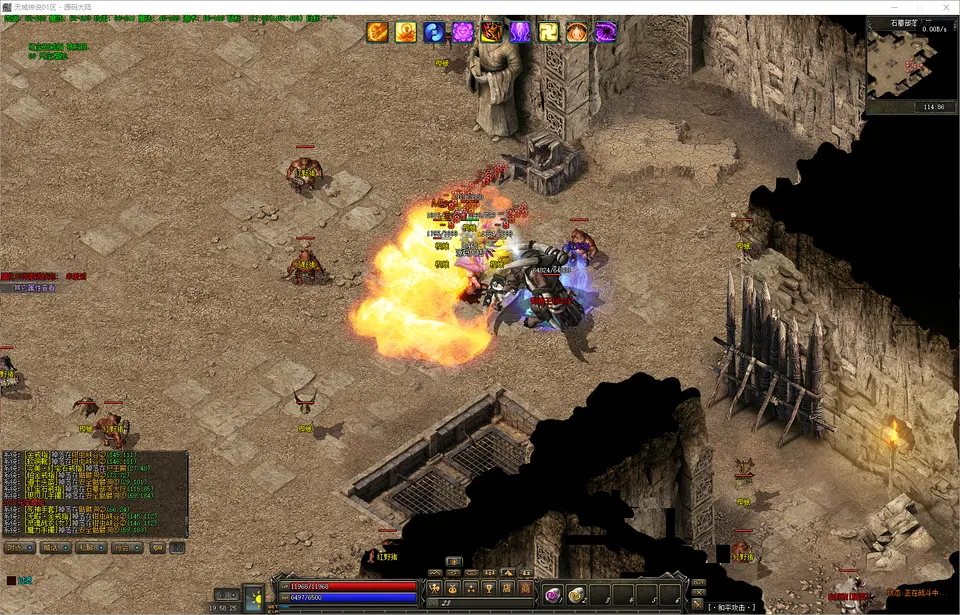960x615 pixels.
Task: Activate the purple vortex skill icon
Action: point(606,33)
